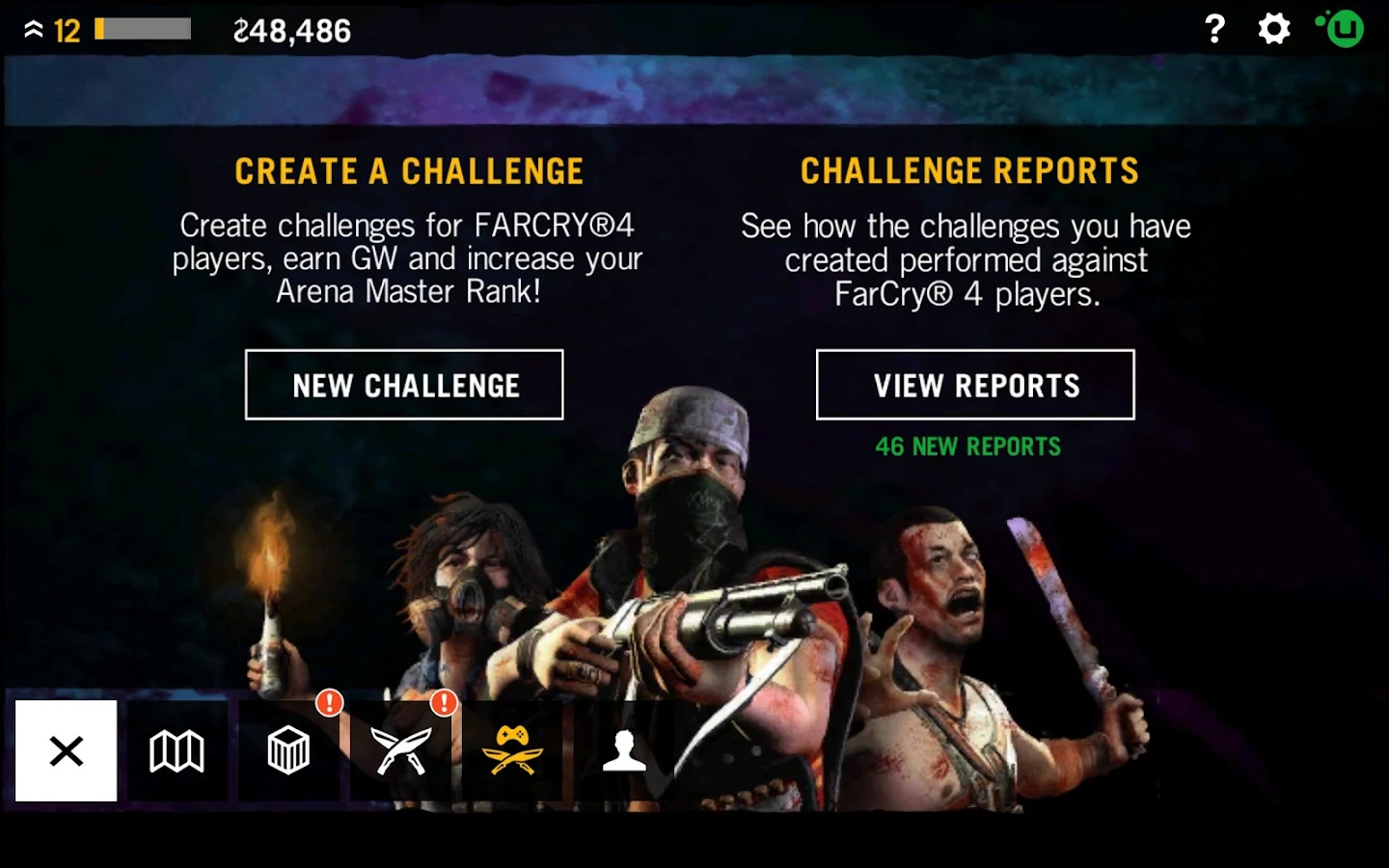1389x868 pixels.
Task: Click the NEW CHALLENGE button
Action: [404, 385]
